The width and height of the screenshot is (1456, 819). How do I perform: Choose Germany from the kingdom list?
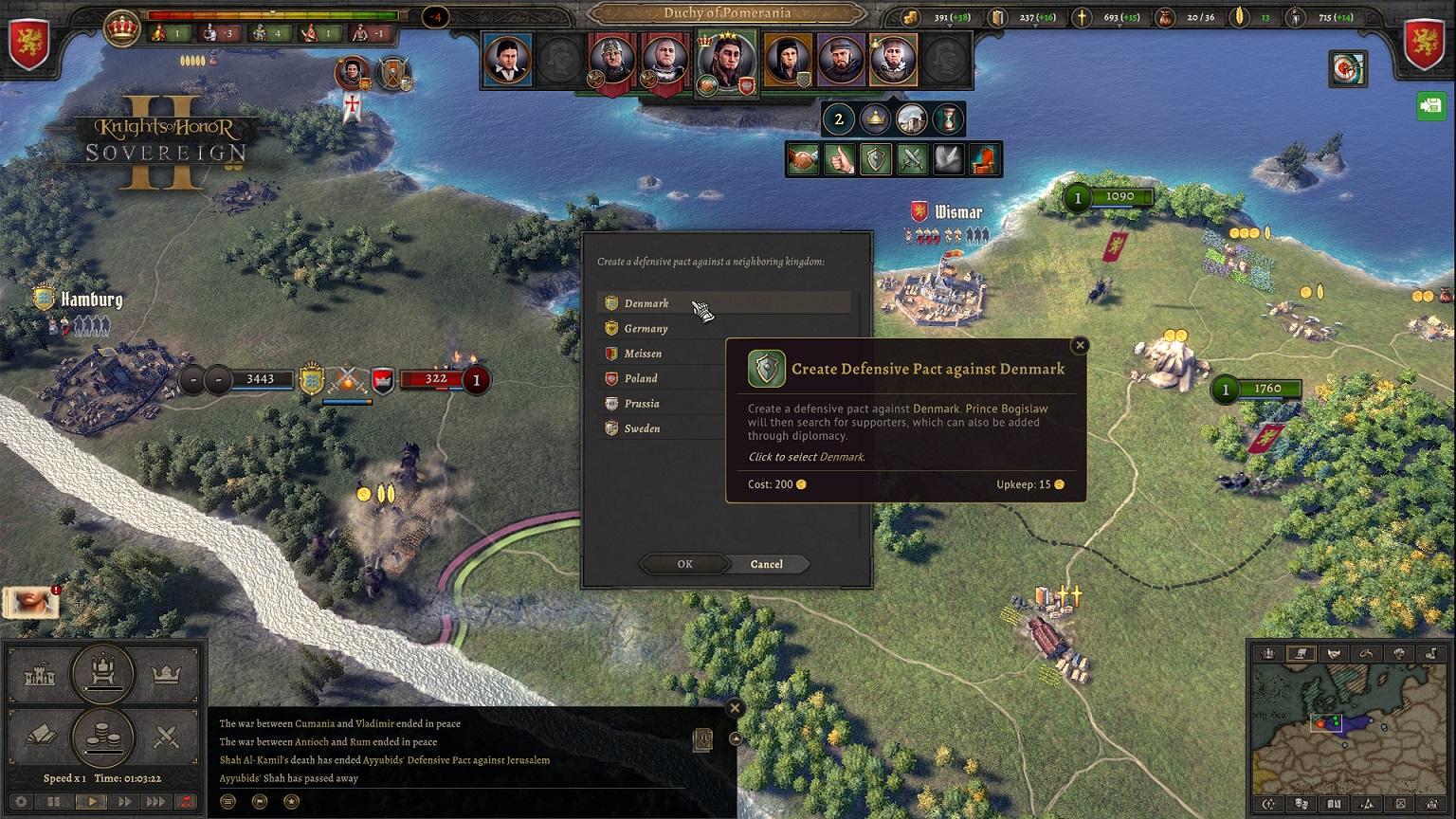click(646, 329)
